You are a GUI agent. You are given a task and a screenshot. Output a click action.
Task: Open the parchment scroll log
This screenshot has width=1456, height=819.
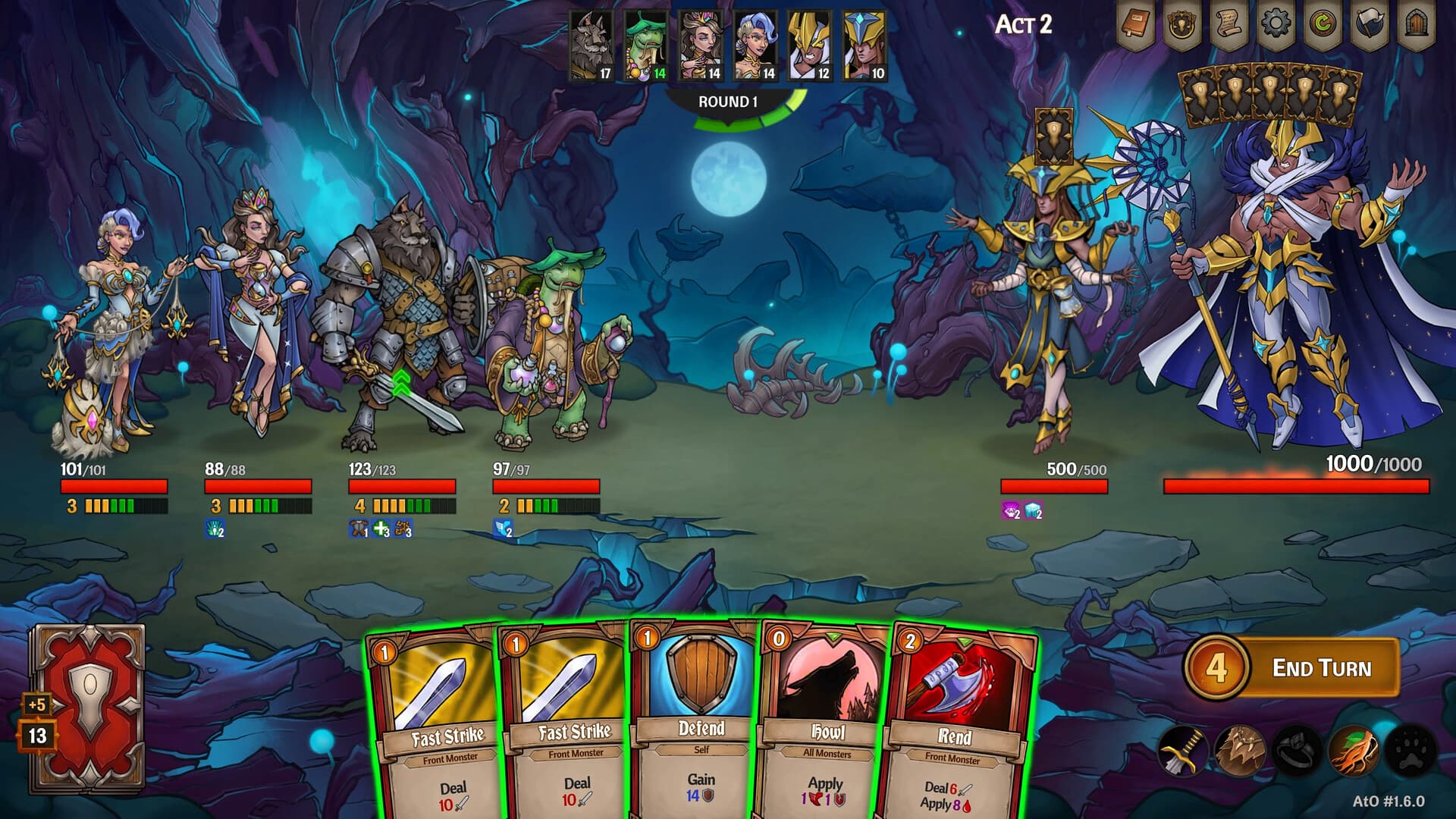tap(1228, 25)
